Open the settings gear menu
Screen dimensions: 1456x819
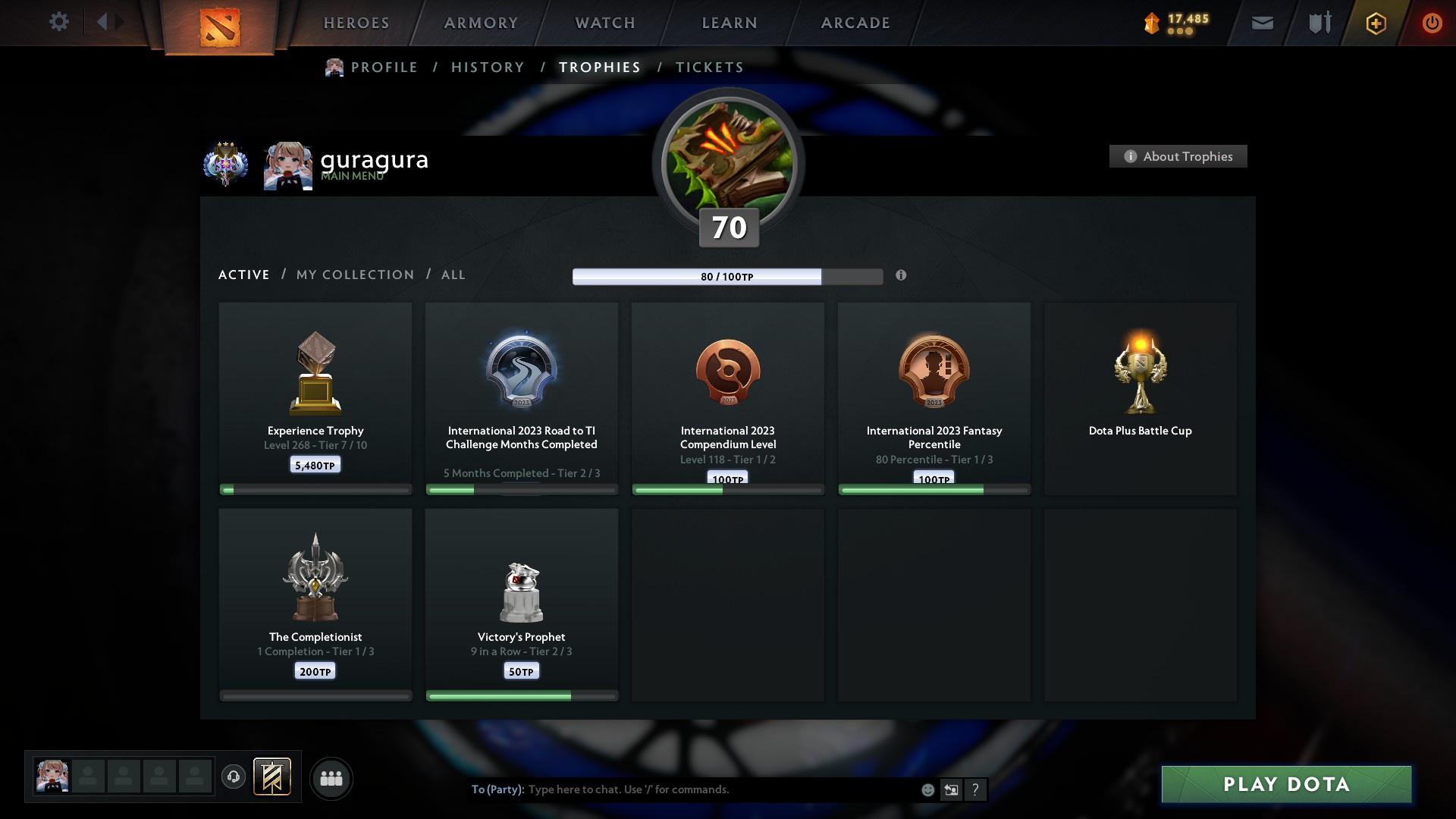pyautogui.click(x=58, y=22)
